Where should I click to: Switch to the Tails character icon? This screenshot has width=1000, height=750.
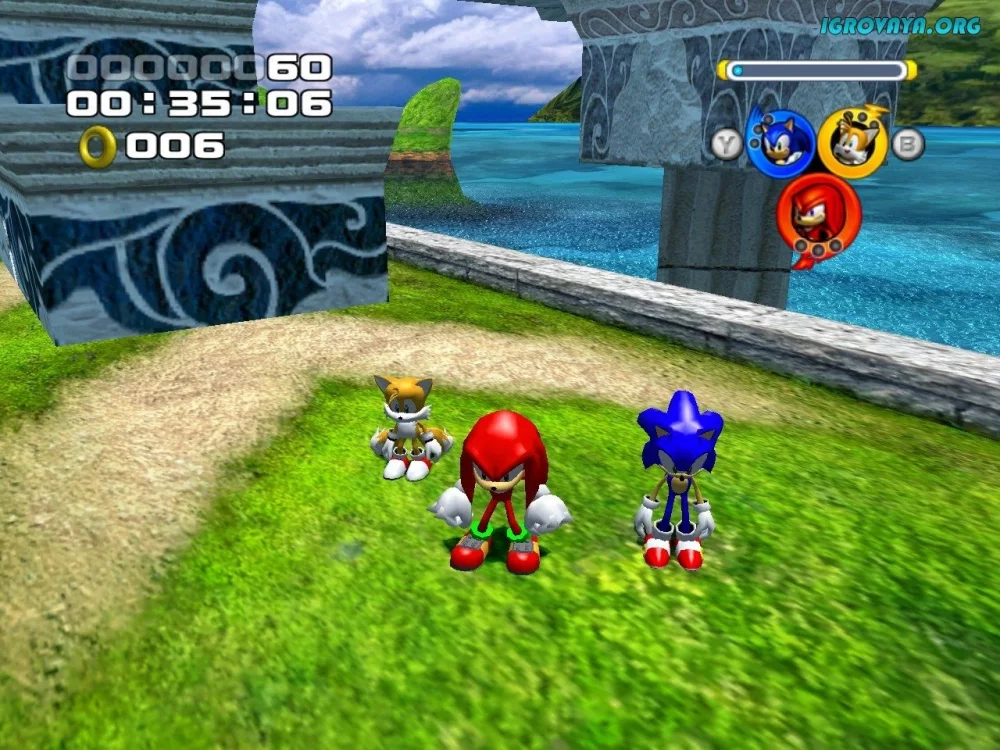click(852, 143)
